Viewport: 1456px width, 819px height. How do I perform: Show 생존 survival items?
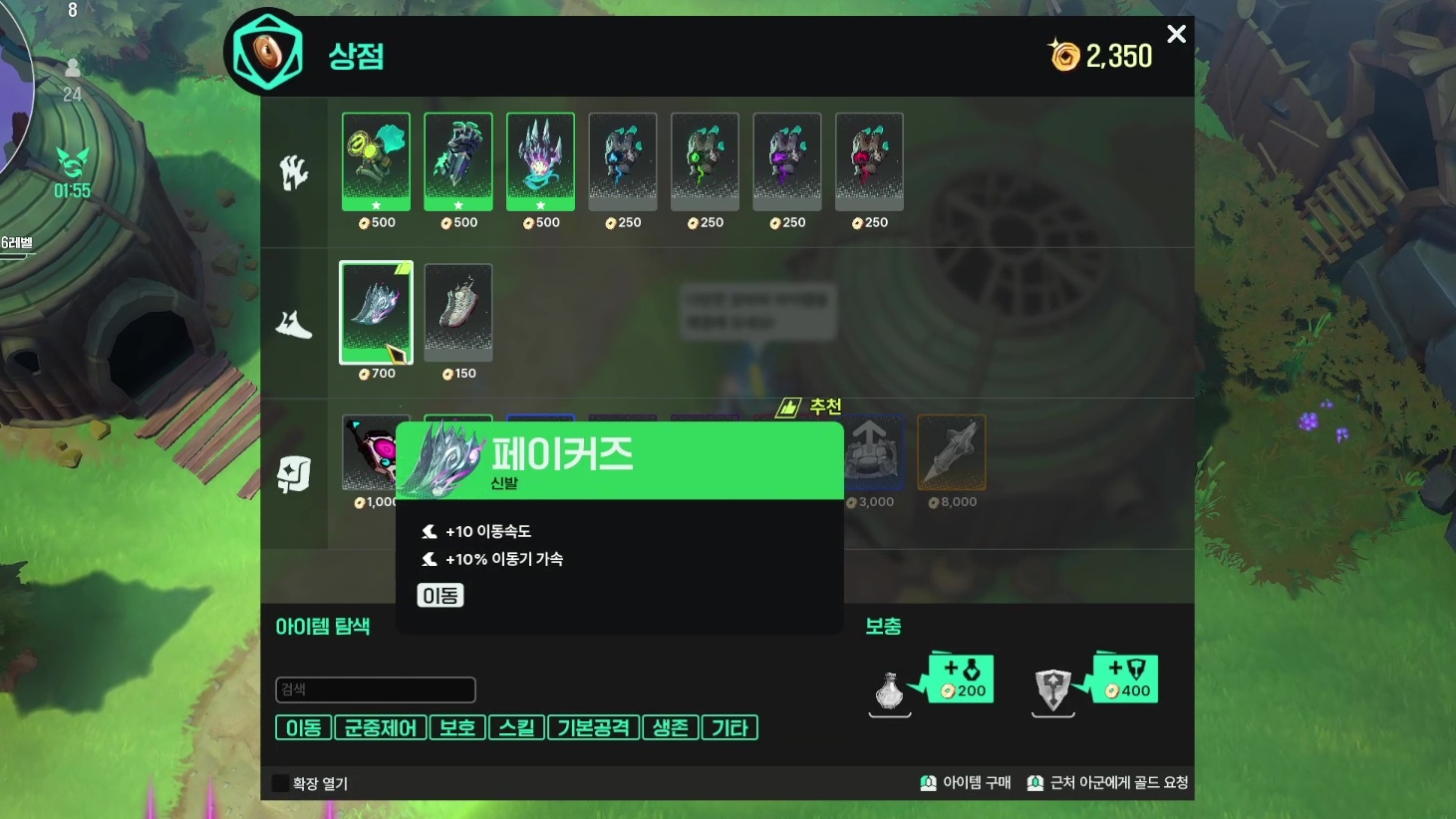coord(671,728)
